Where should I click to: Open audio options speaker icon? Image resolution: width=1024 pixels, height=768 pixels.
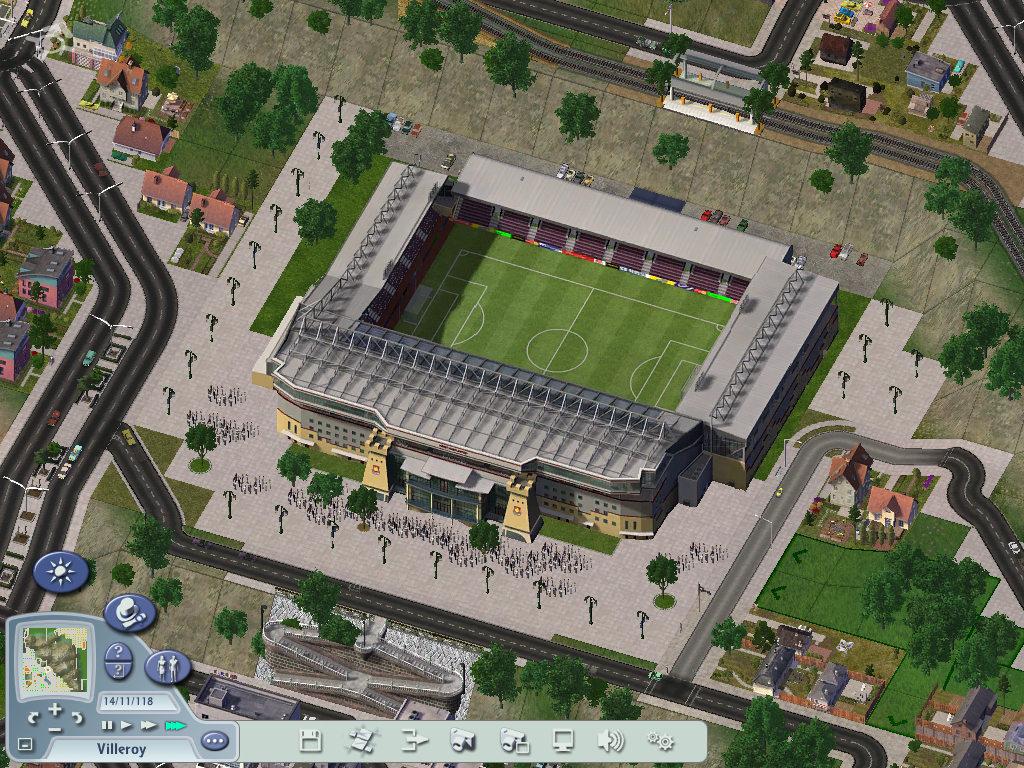[610, 741]
